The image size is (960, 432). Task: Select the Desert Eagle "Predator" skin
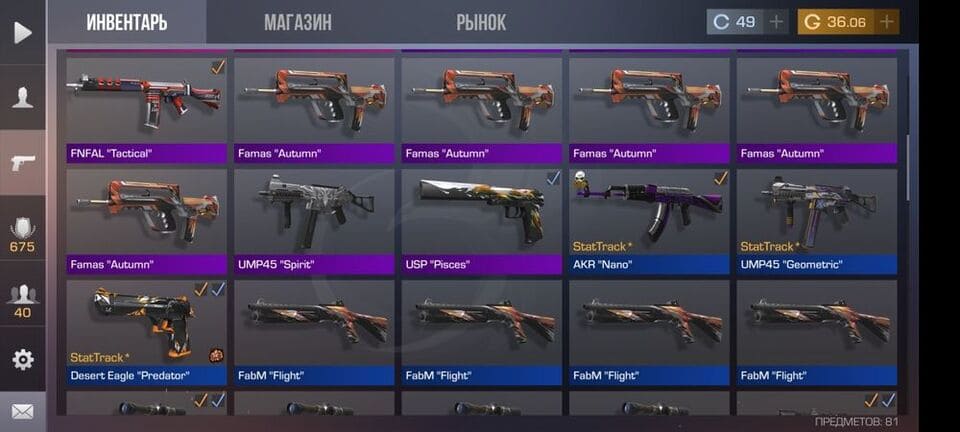[147, 332]
